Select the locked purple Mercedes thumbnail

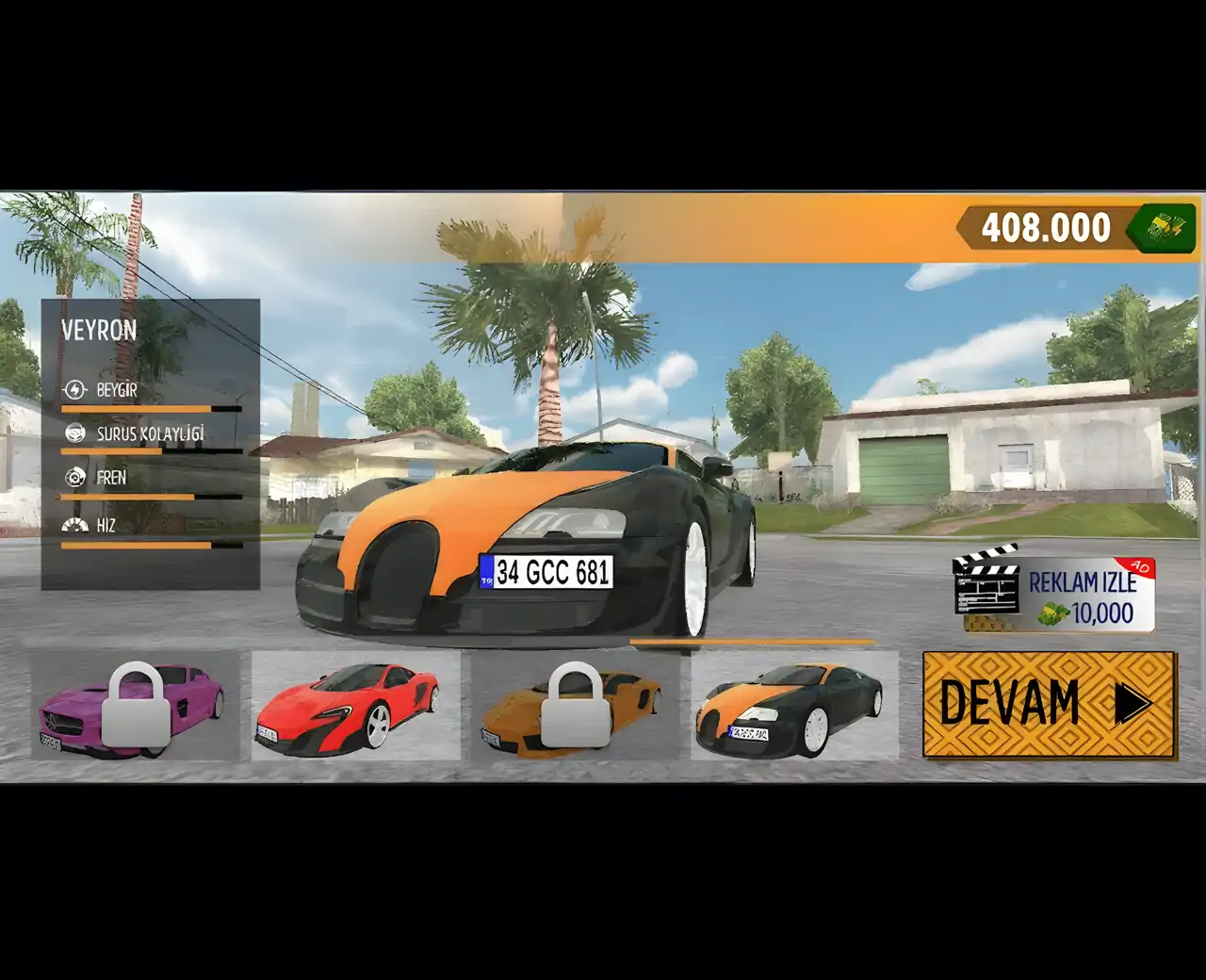coord(136,706)
